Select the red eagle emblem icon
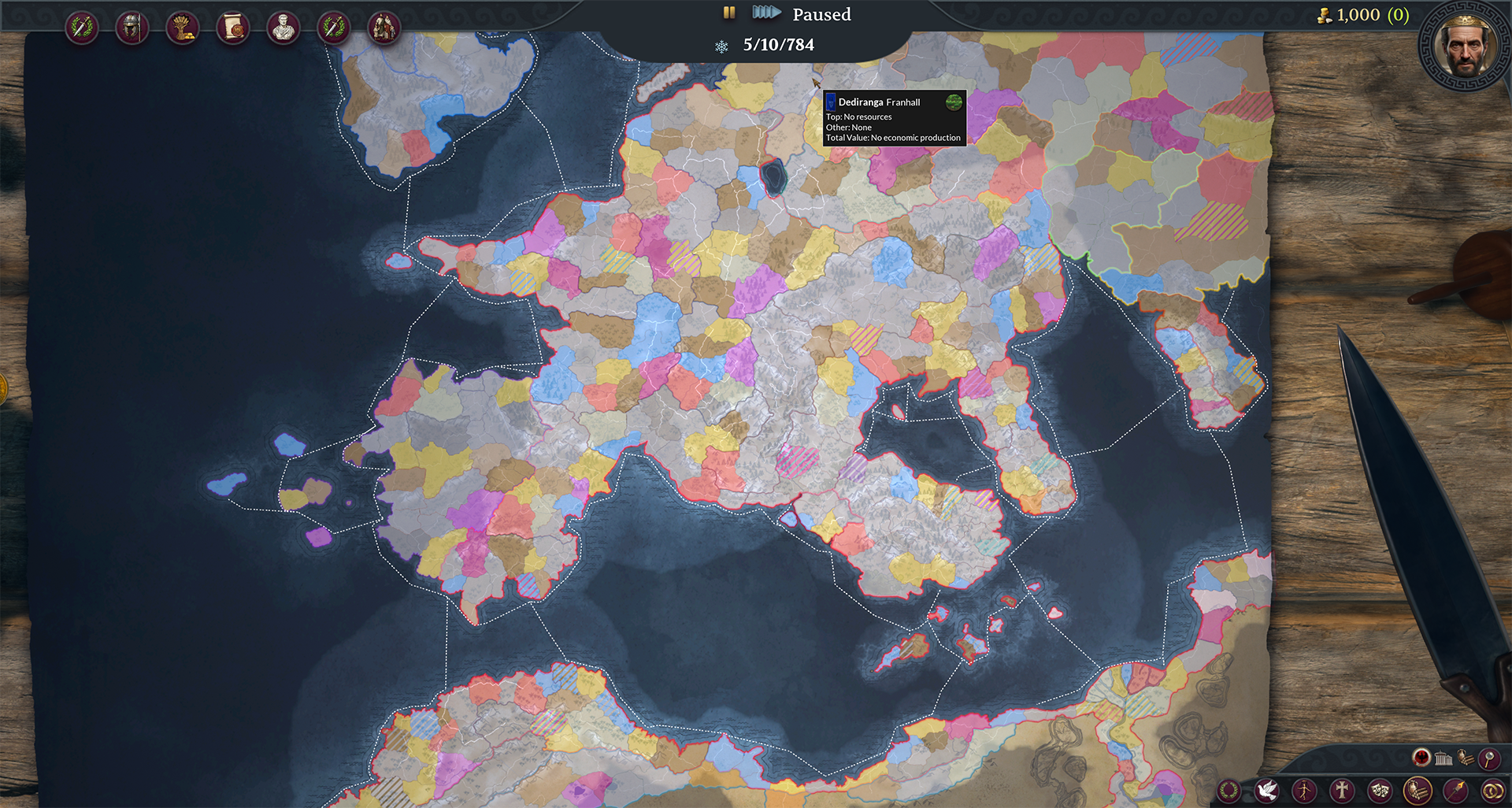 (1421, 758)
